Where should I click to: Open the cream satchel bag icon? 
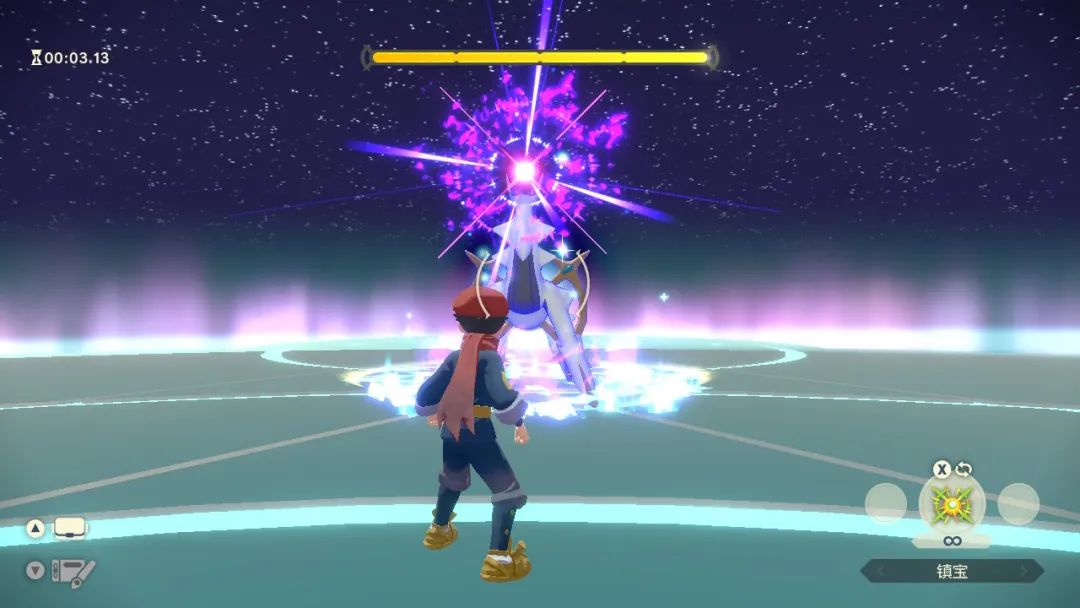pos(69,527)
